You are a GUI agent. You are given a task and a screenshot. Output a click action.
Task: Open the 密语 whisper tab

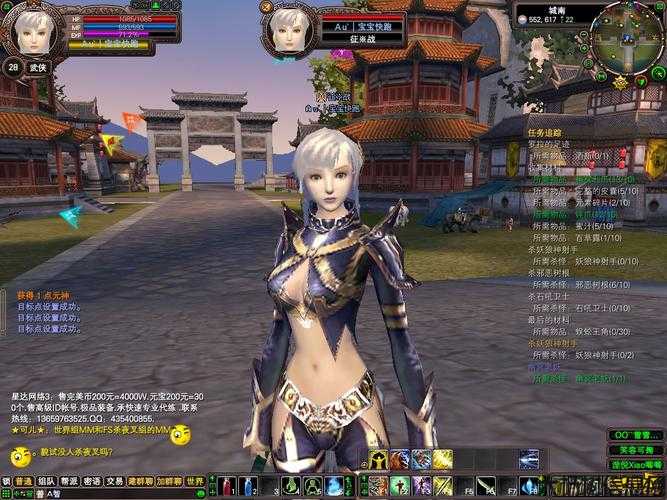pyautogui.click(x=92, y=481)
